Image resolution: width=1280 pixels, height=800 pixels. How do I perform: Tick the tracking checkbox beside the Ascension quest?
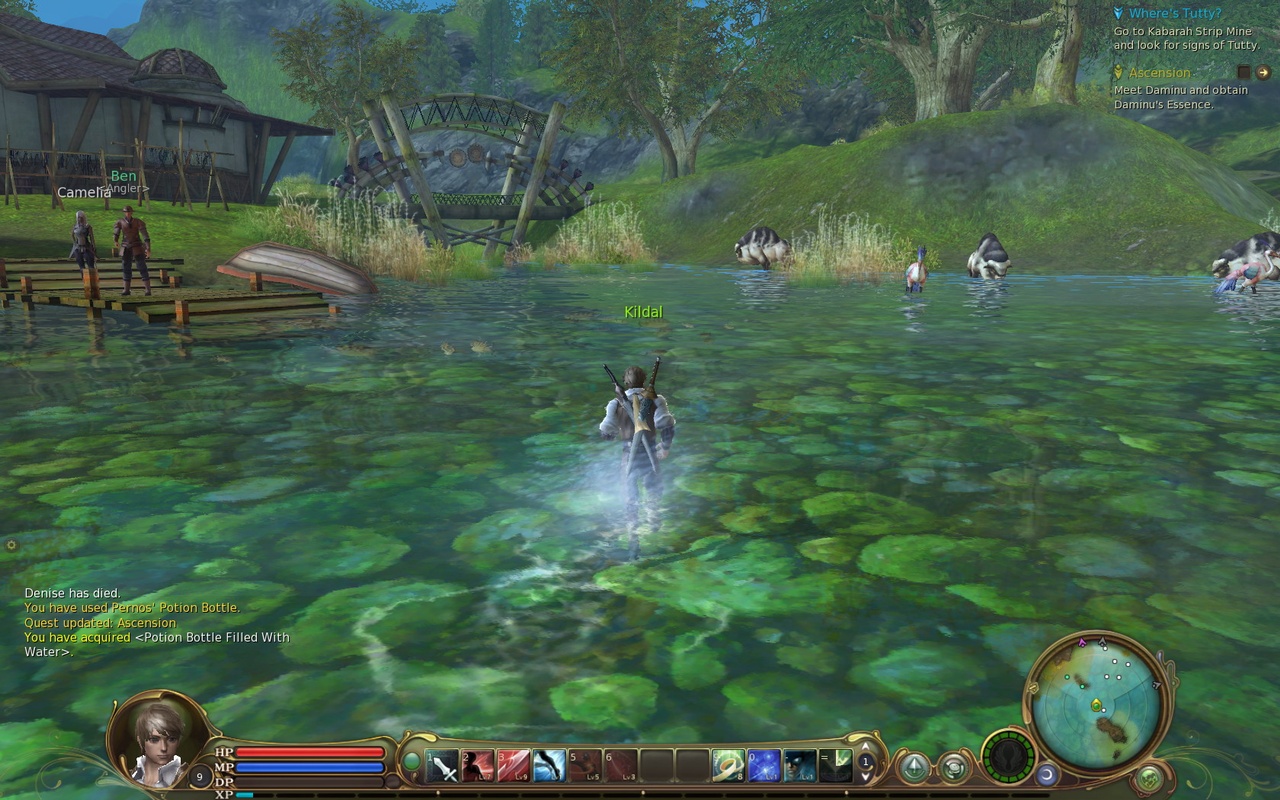pos(1243,72)
